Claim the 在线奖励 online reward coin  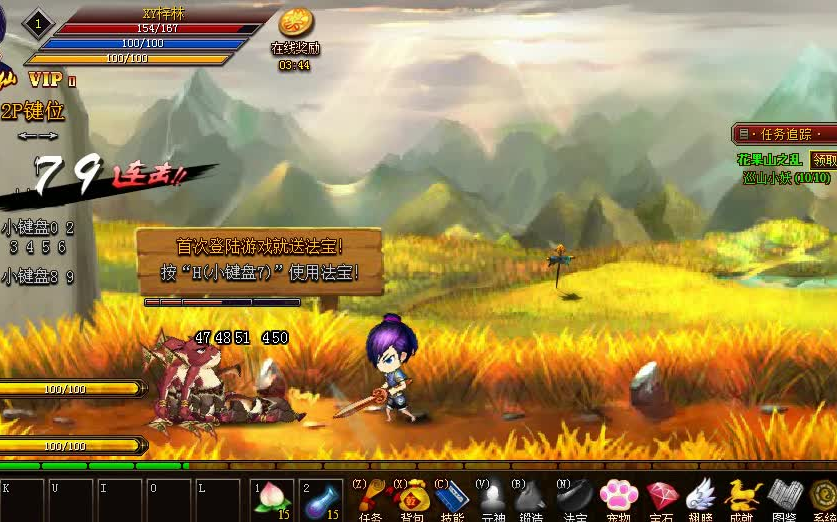point(294,26)
